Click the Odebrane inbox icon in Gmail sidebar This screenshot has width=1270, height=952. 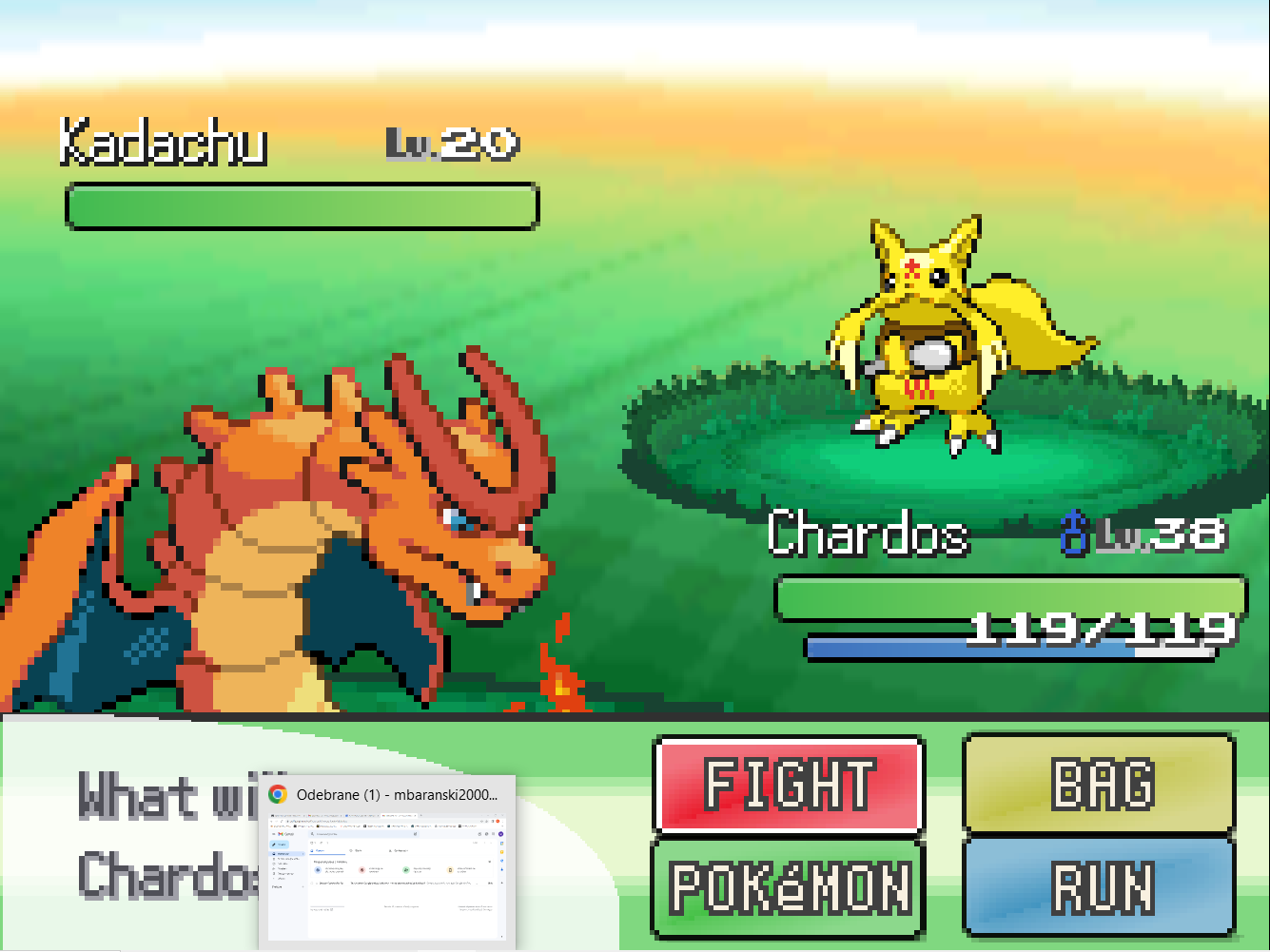274,854
